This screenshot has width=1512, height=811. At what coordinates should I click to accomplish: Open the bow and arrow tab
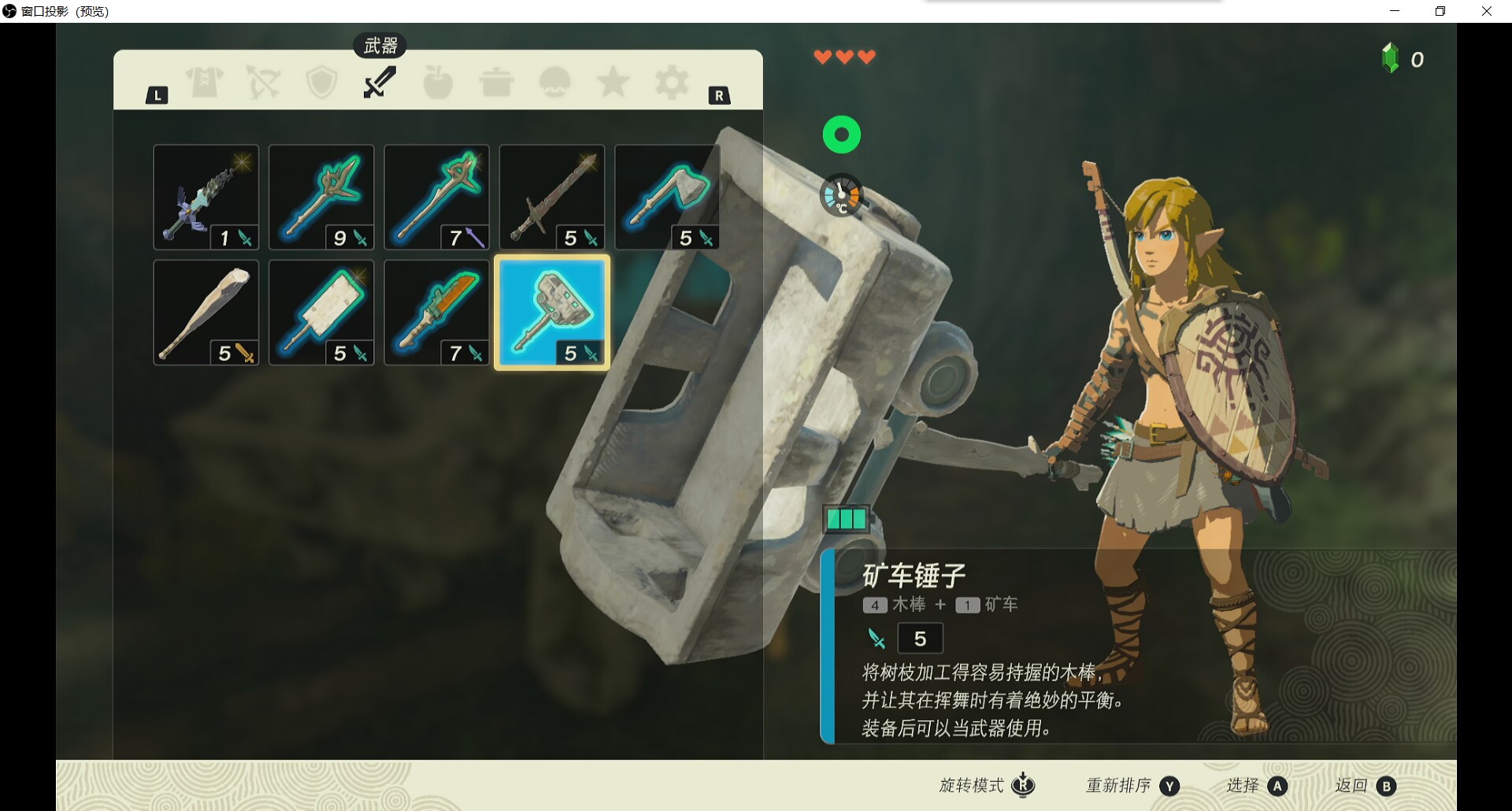point(263,82)
